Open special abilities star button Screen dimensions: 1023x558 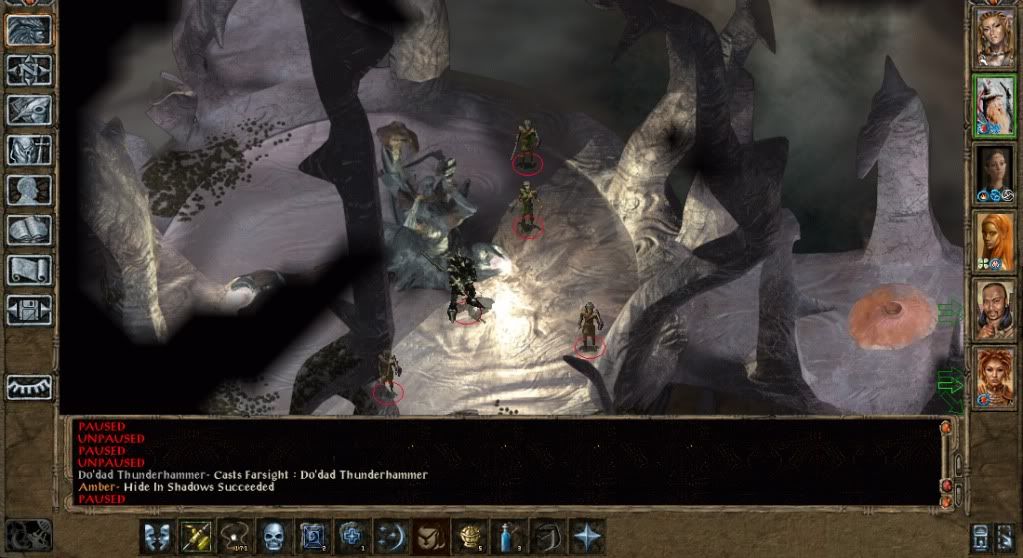586,535
